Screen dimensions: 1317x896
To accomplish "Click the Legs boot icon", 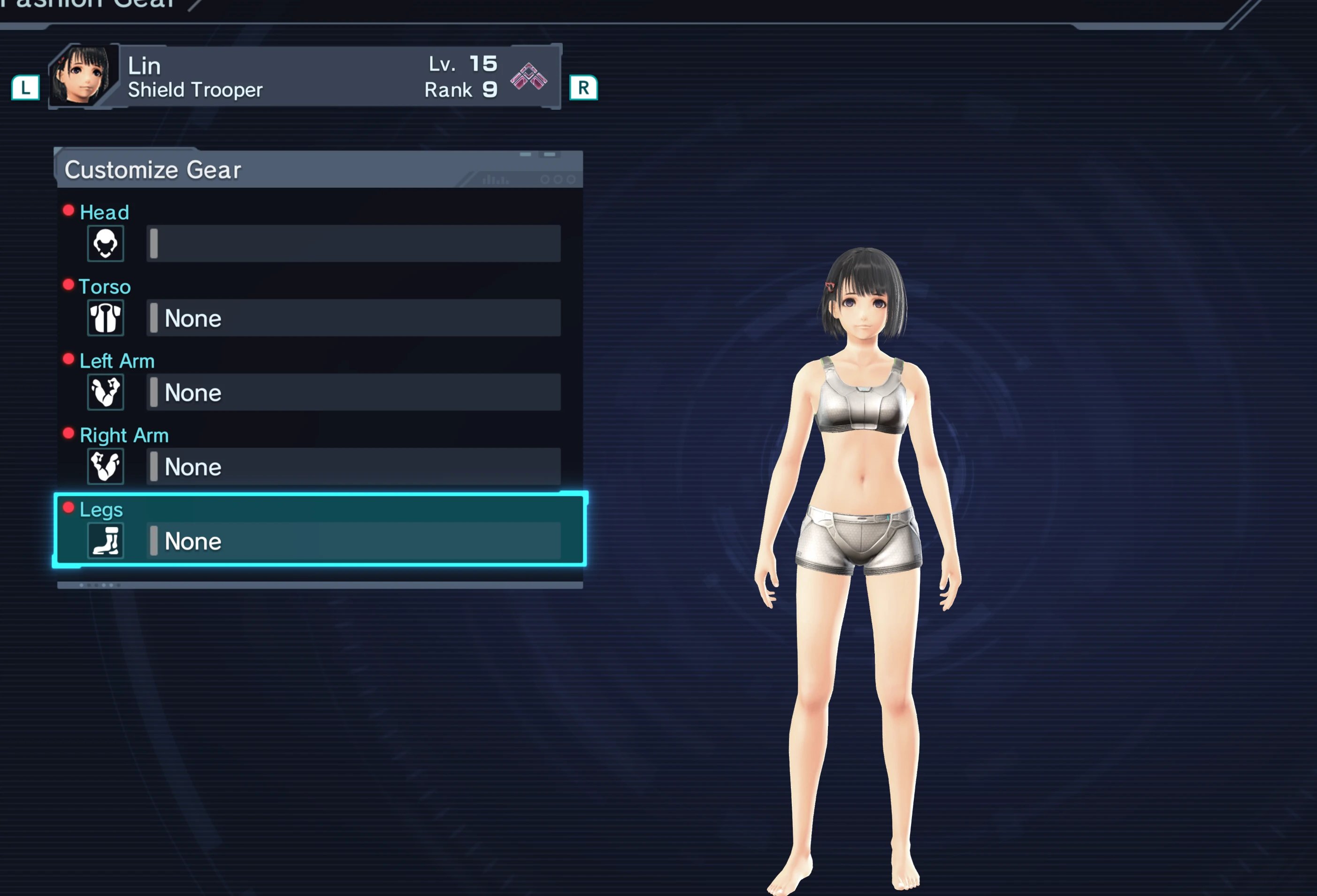I will click(x=106, y=540).
